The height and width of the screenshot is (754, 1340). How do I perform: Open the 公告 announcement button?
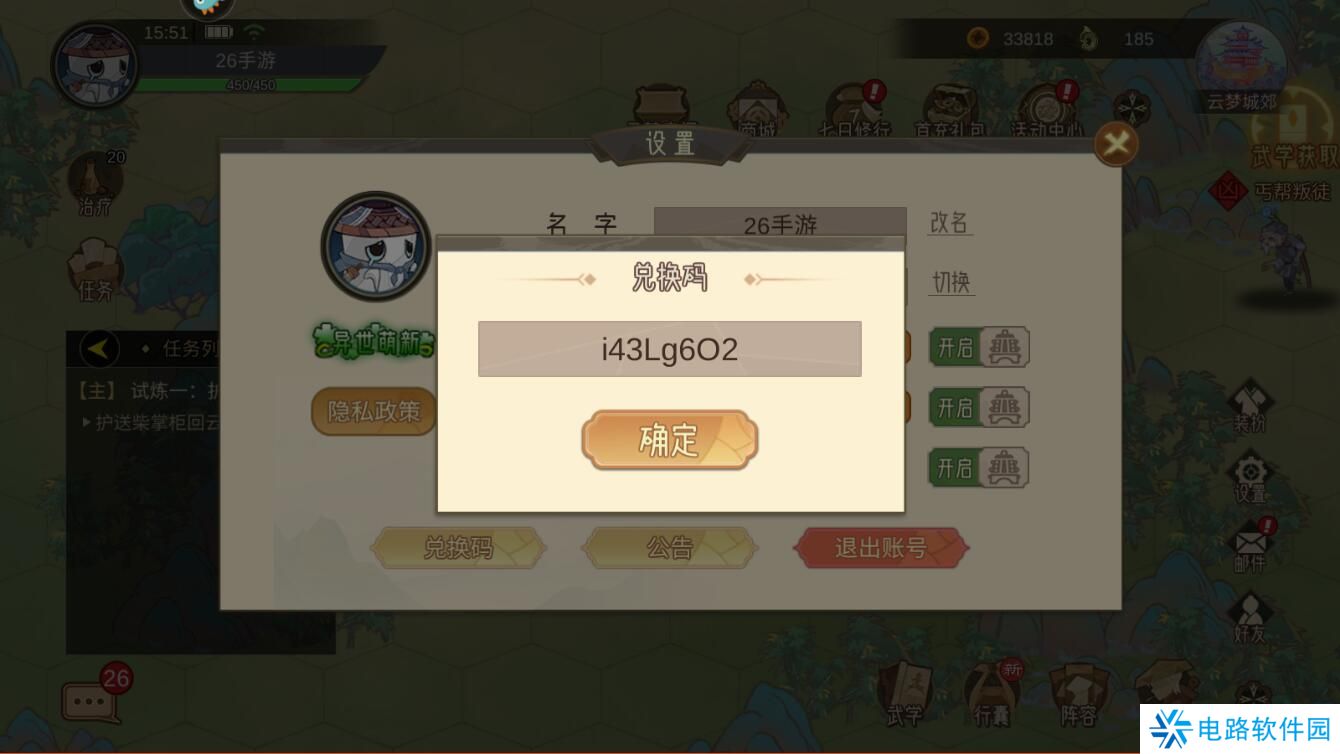(x=669, y=547)
